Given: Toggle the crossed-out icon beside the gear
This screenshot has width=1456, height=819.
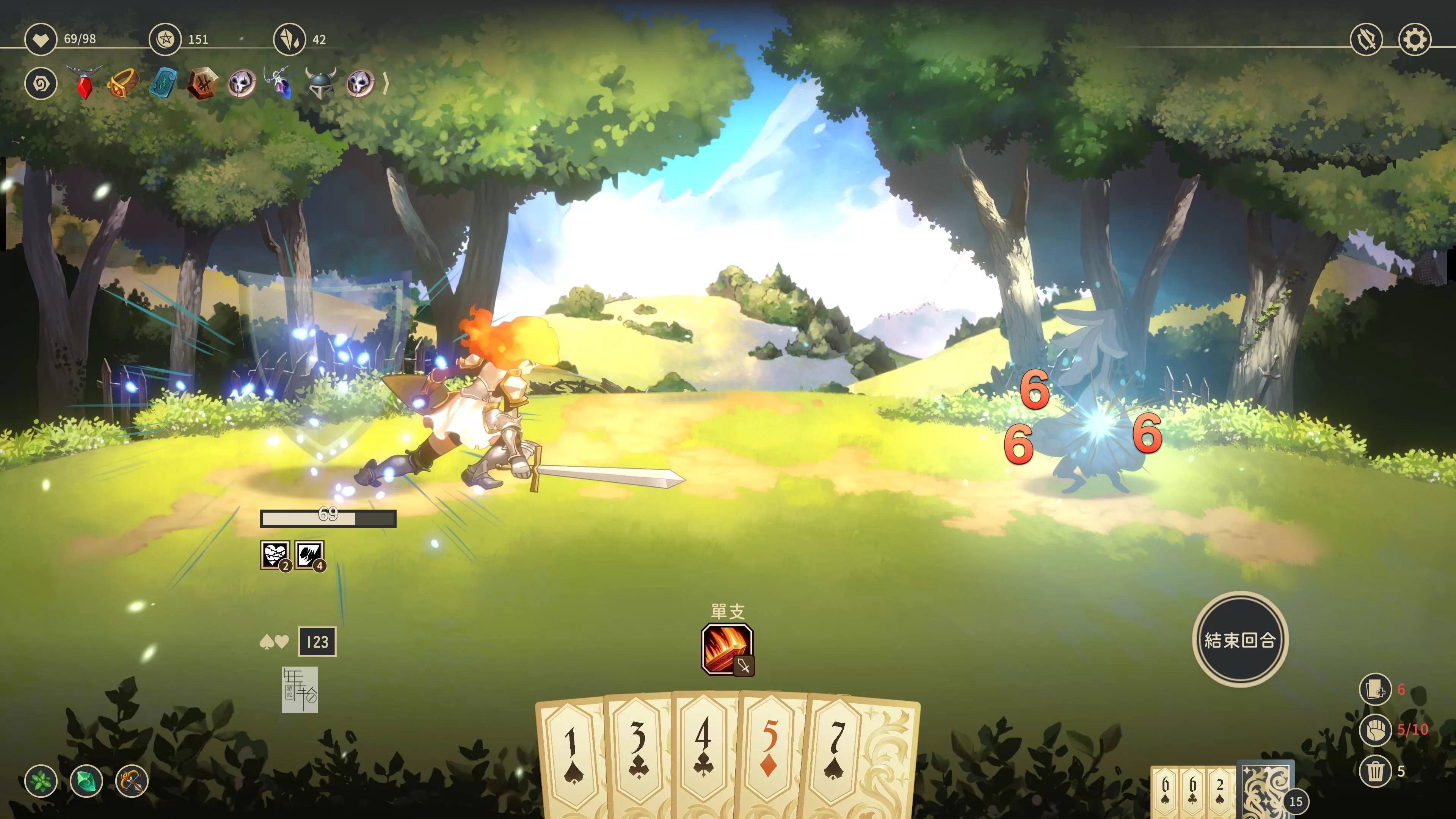Looking at the screenshot, I should pyautogui.click(x=1366, y=39).
